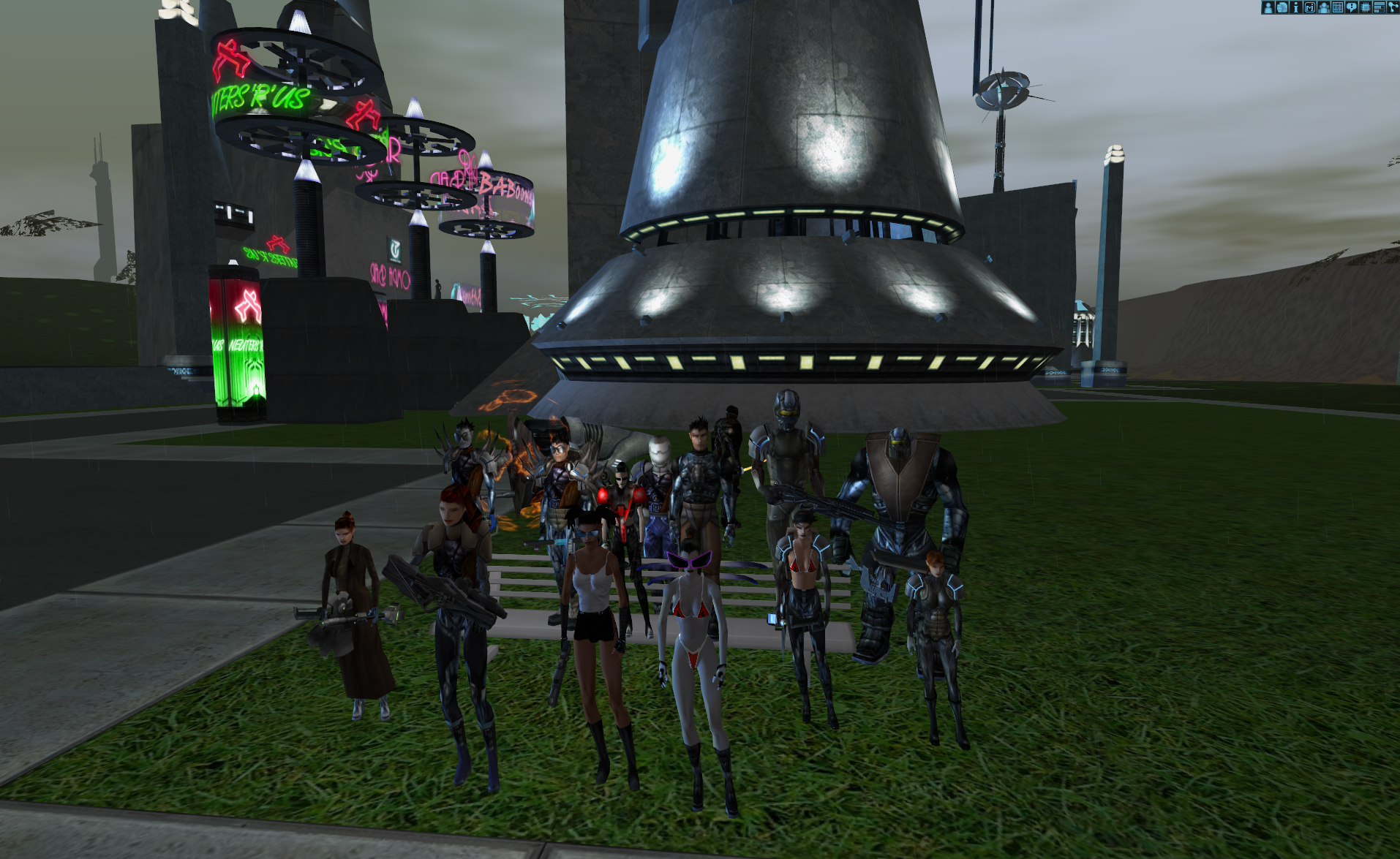Screen dimensions: 1400x859
Task: Open the three-person group icon
Action: pos(1324,7)
